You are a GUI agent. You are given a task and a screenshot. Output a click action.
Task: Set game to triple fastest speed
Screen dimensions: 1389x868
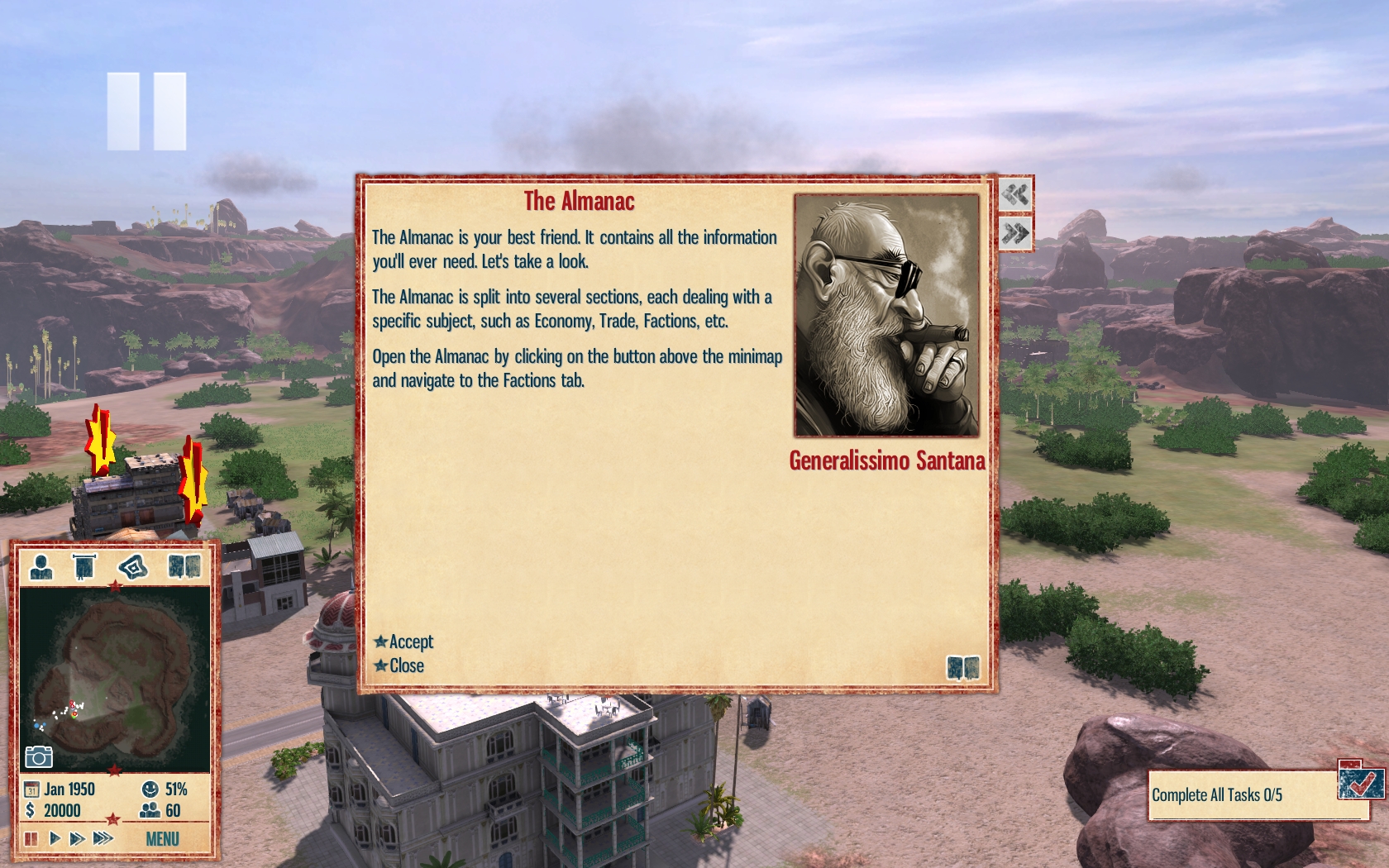click(x=103, y=839)
